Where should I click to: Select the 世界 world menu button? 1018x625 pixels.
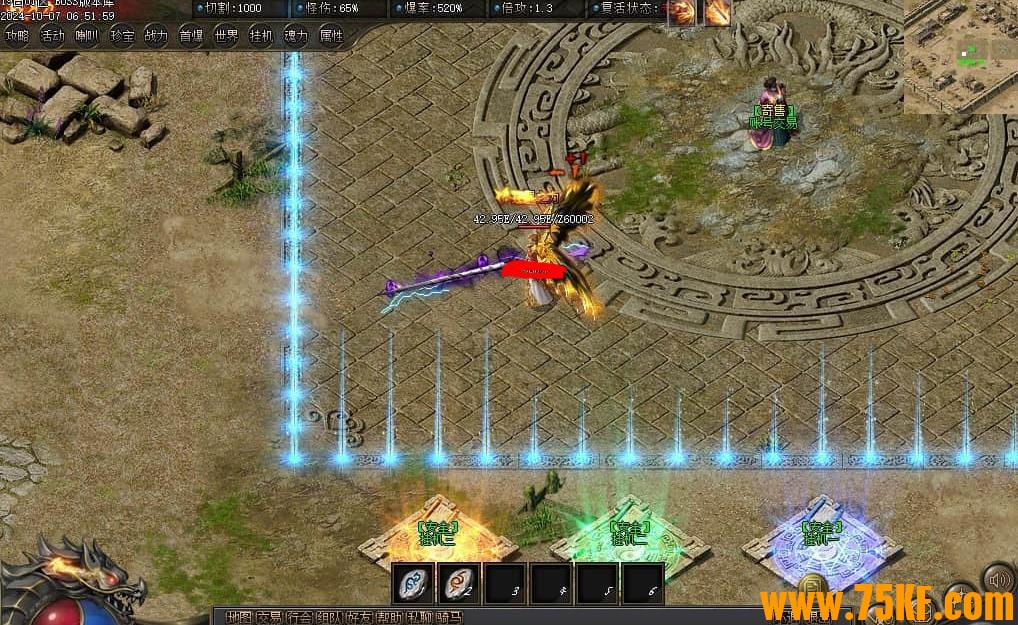click(x=226, y=36)
